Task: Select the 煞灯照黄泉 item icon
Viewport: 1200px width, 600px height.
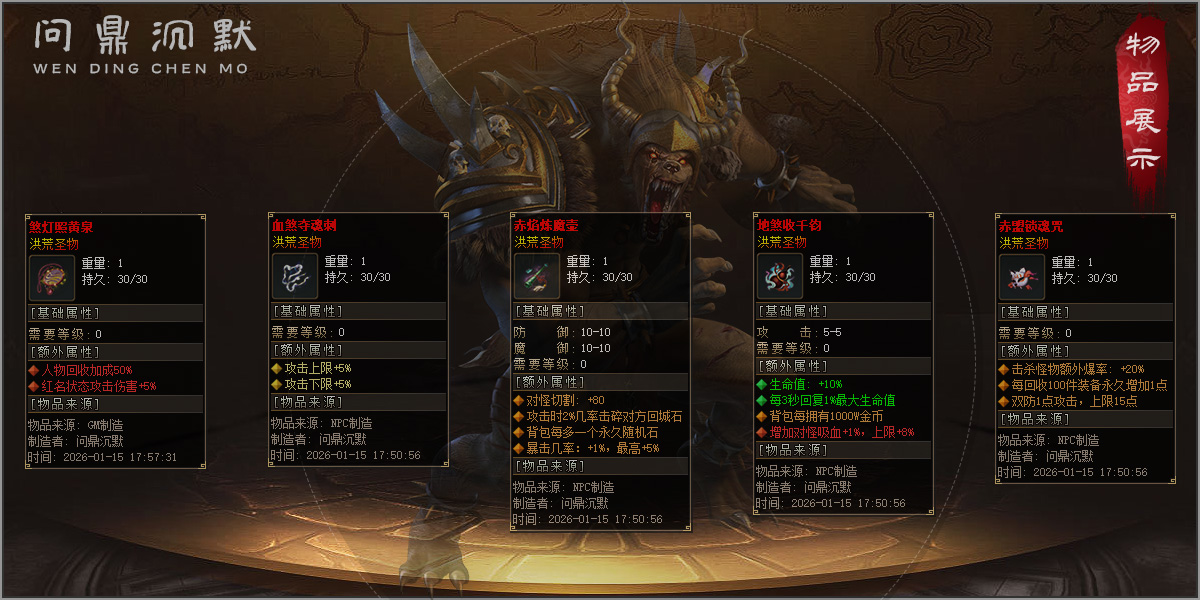Action: pyautogui.click(x=47, y=277)
